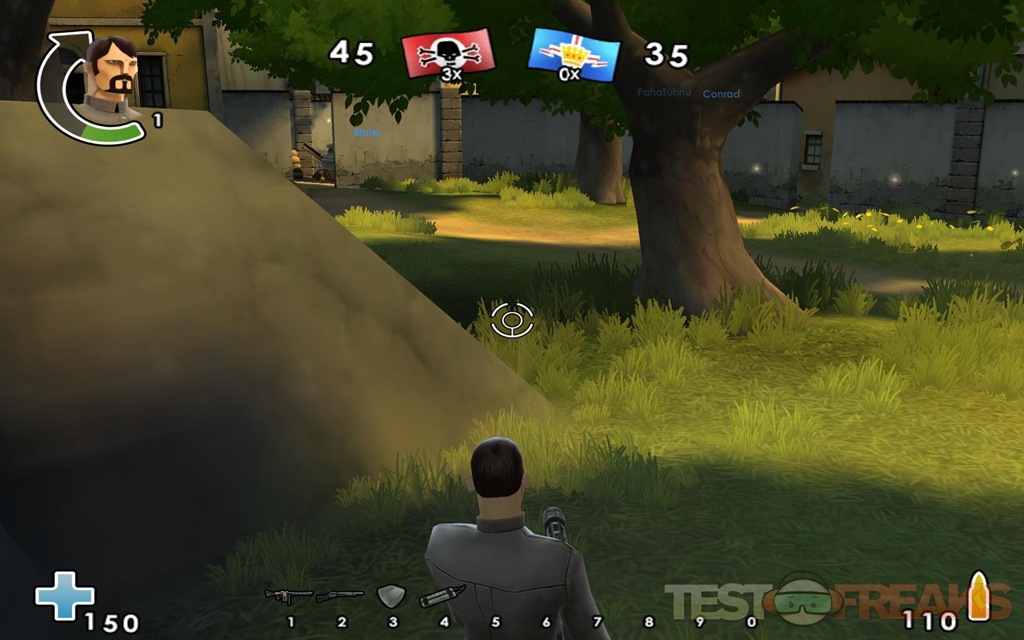Equip the shotgun in slot 2
The width and height of the screenshot is (1024, 640).
[x=340, y=597]
